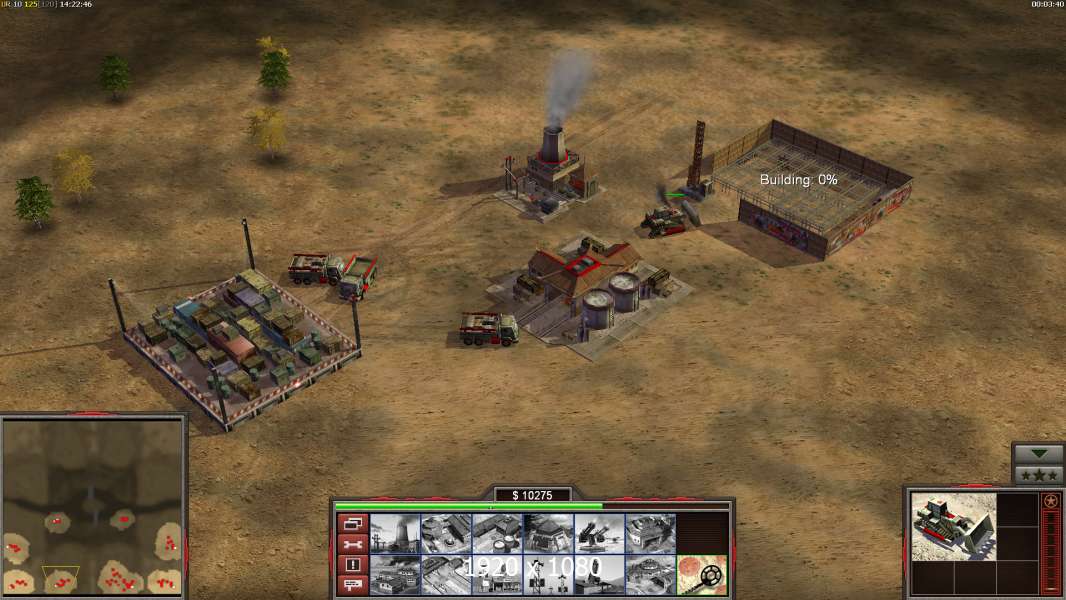Click the exclamation mark alert button
1066x600 pixels.
[352, 565]
